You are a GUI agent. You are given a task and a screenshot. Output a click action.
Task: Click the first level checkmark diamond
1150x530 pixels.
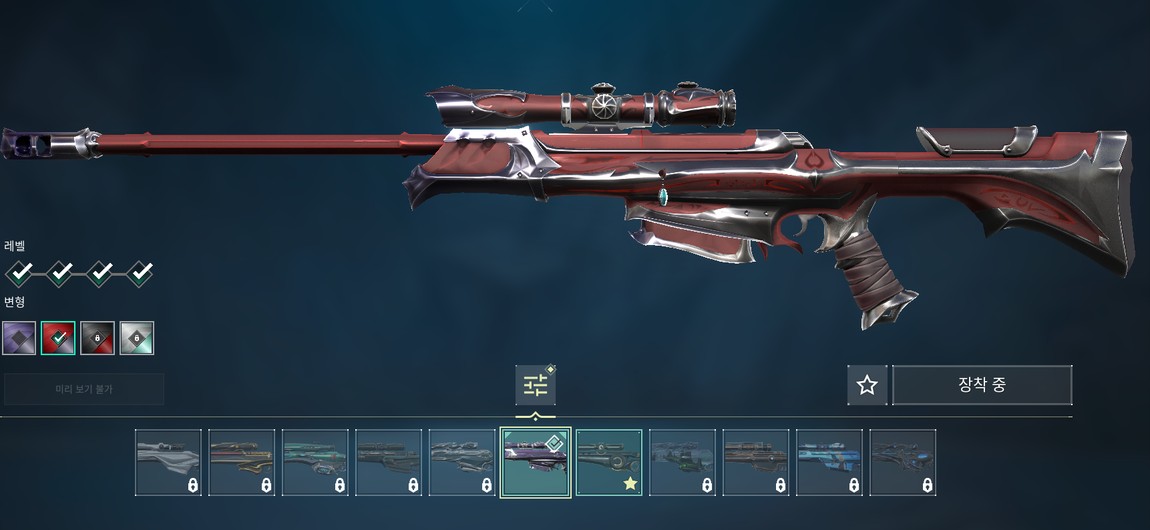pyautogui.click(x=20, y=271)
